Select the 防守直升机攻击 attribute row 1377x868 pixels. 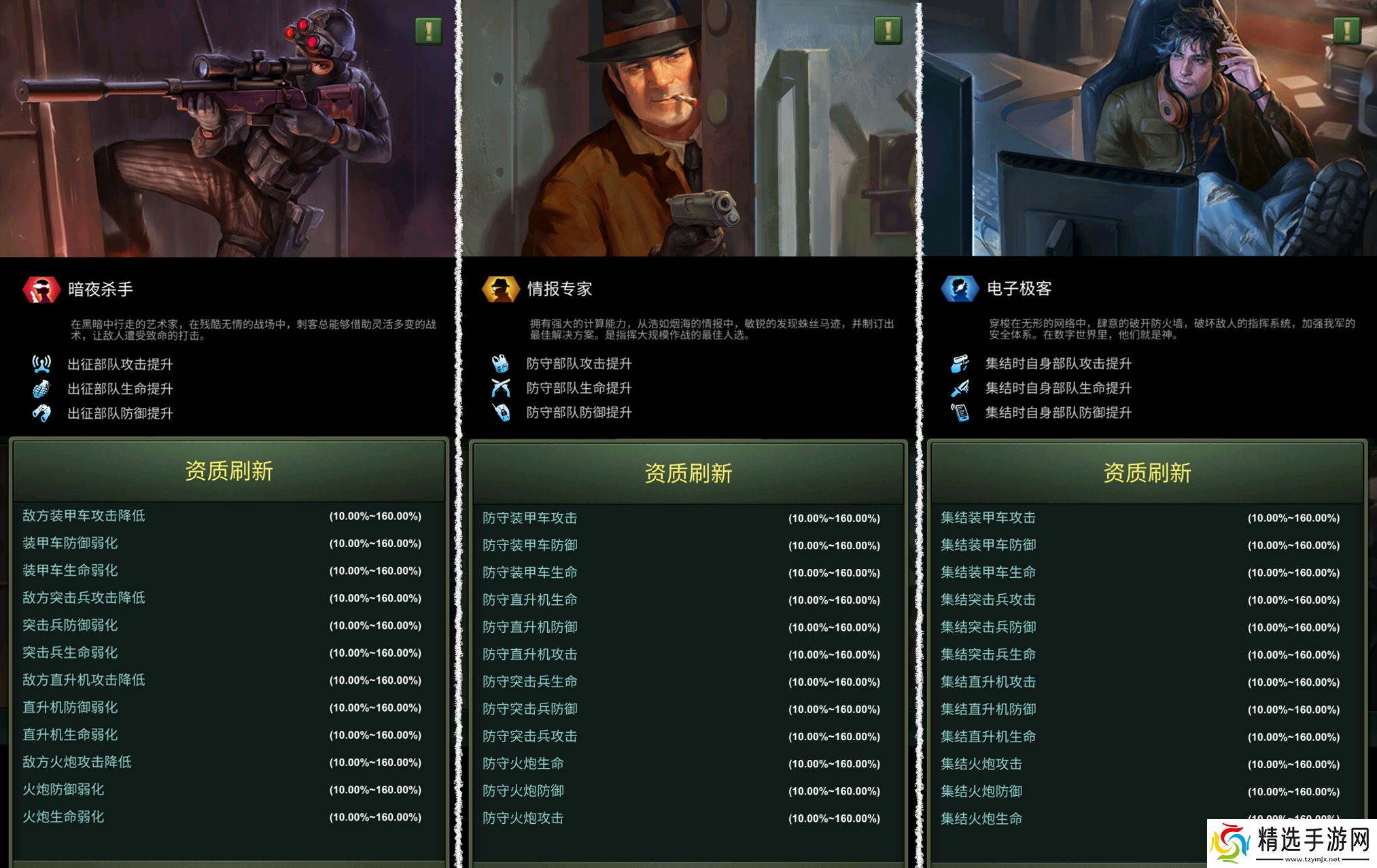(x=530, y=654)
